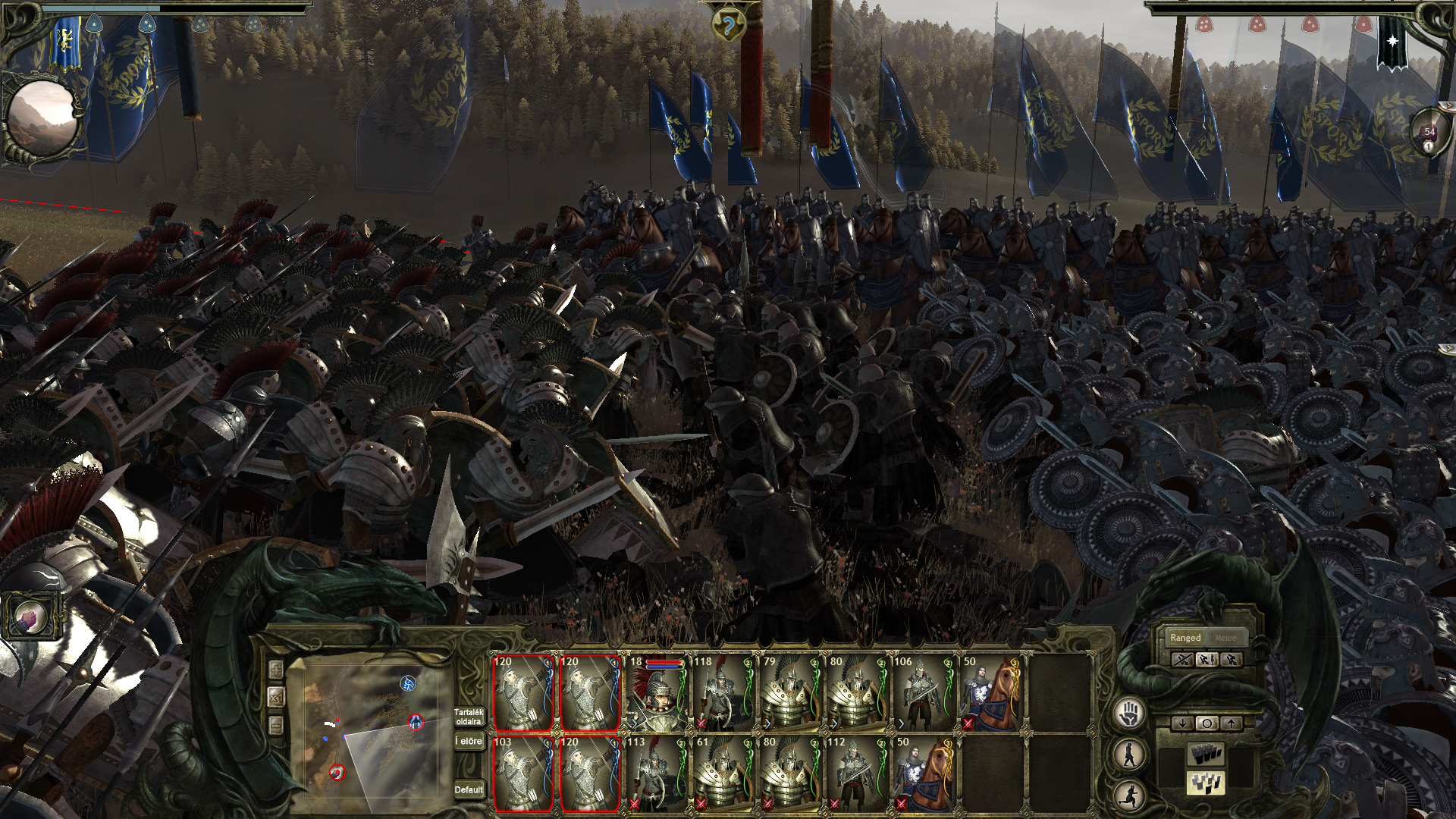1456x819 pixels.
Task: Toggle the tight formation thumbnail
Action: pos(1207,755)
